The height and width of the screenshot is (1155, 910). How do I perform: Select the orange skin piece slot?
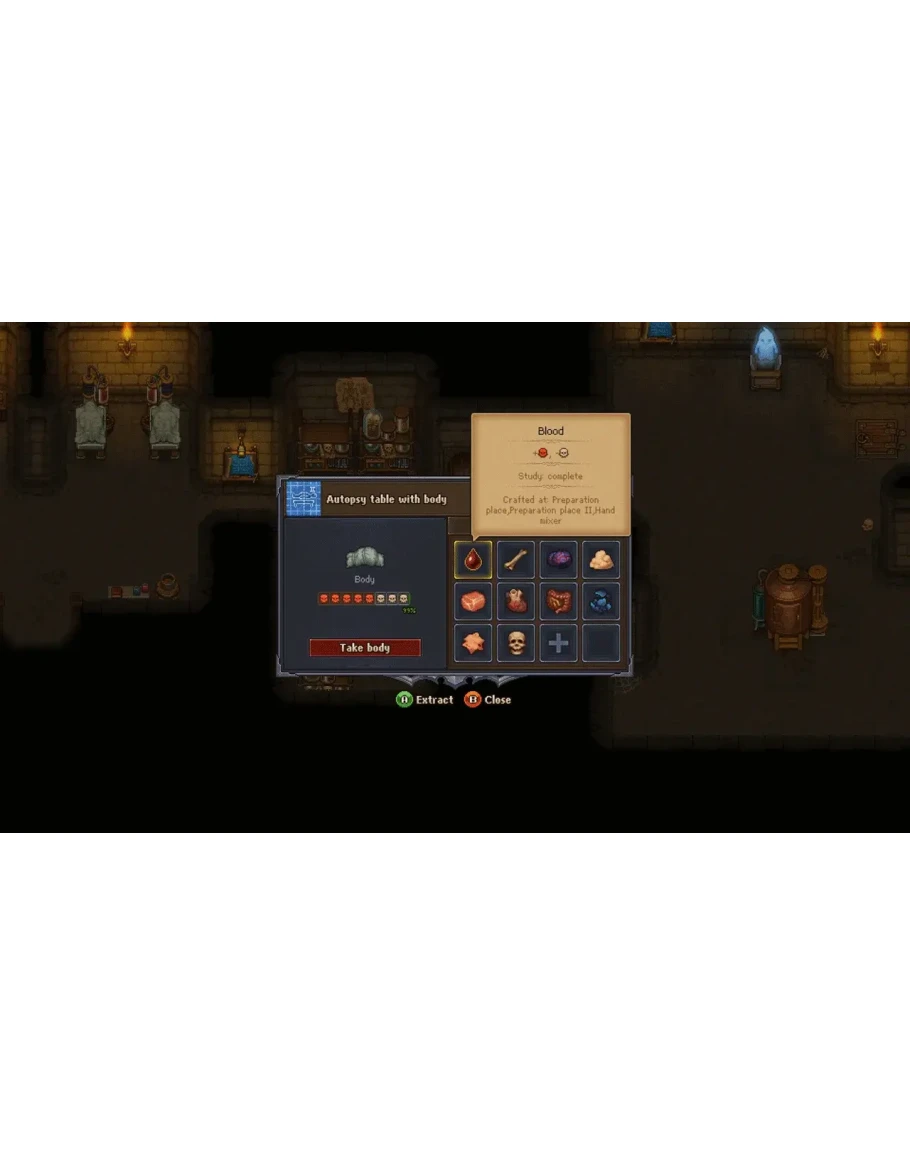pyautogui.click(x=473, y=643)
